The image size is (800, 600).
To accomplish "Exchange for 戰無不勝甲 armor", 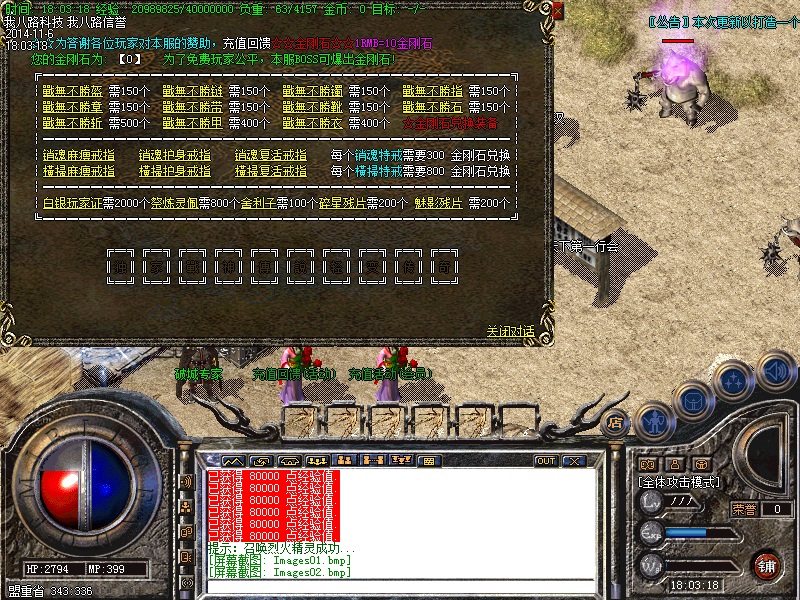I will pos(192,123).
